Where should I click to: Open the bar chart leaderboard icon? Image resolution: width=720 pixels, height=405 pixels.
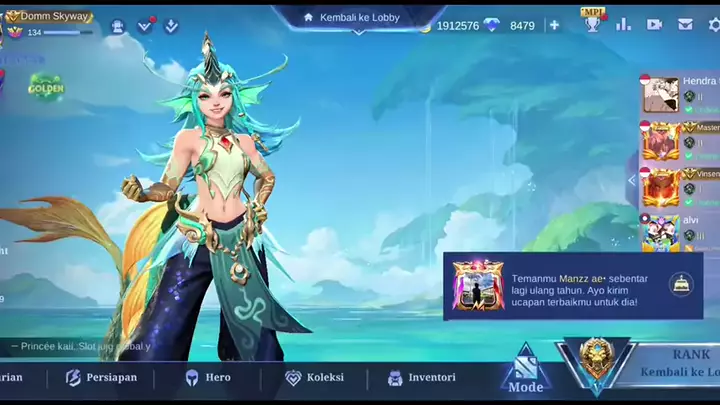coord(624,25)
